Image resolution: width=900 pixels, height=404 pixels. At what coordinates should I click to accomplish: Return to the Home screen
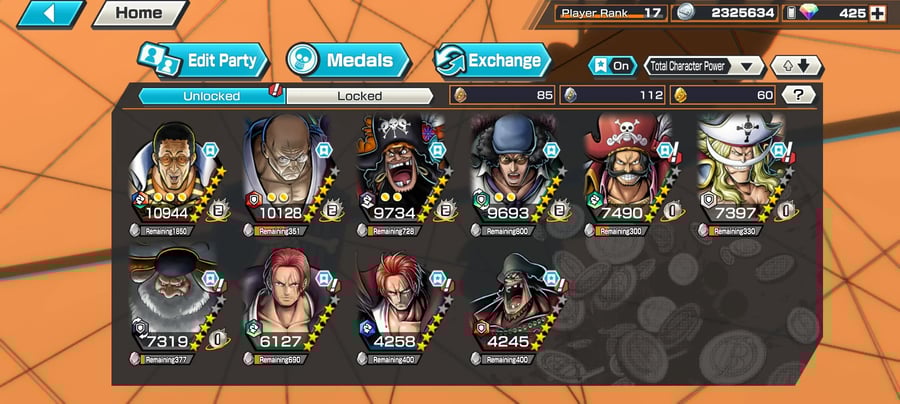click(139, 14)
